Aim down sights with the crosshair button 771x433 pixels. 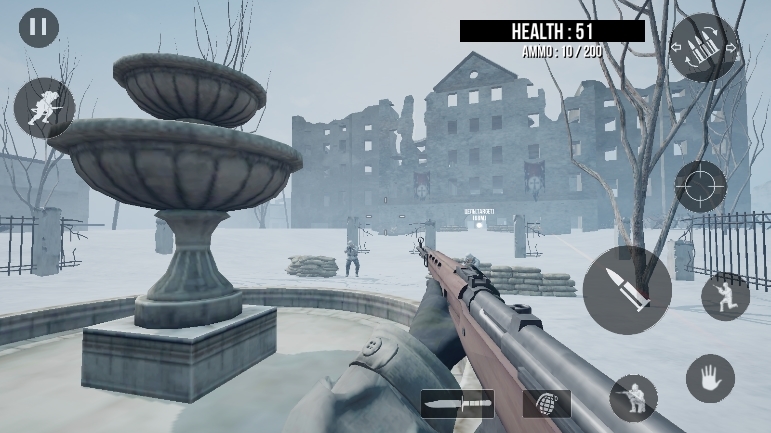click(x=700, y=186)
